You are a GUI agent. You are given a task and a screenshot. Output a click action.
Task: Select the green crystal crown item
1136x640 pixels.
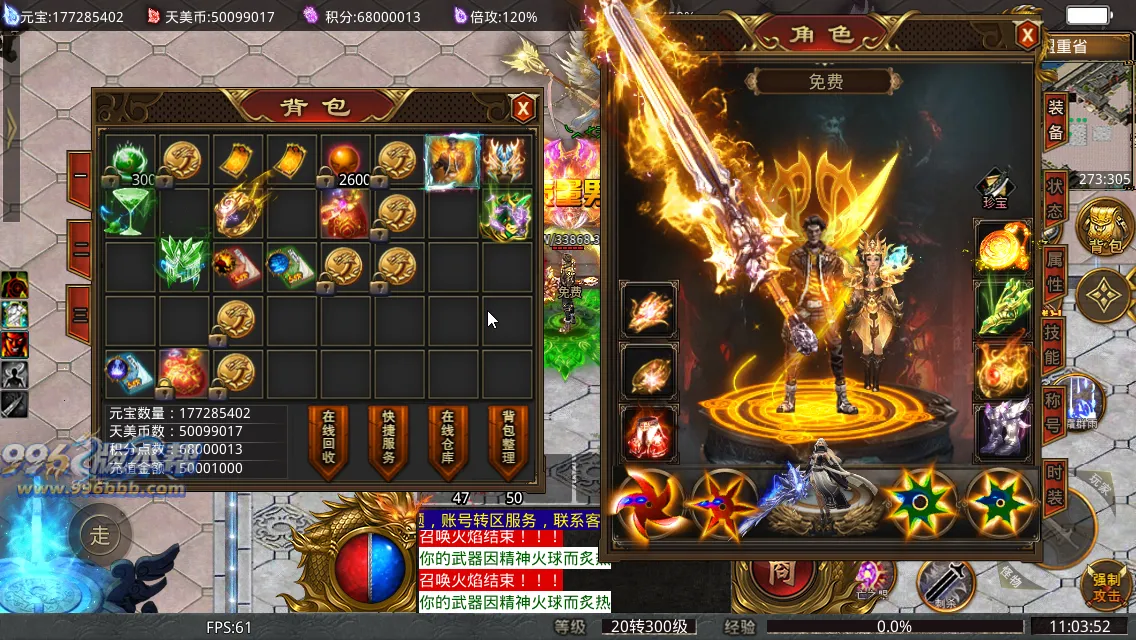point(183,264)
